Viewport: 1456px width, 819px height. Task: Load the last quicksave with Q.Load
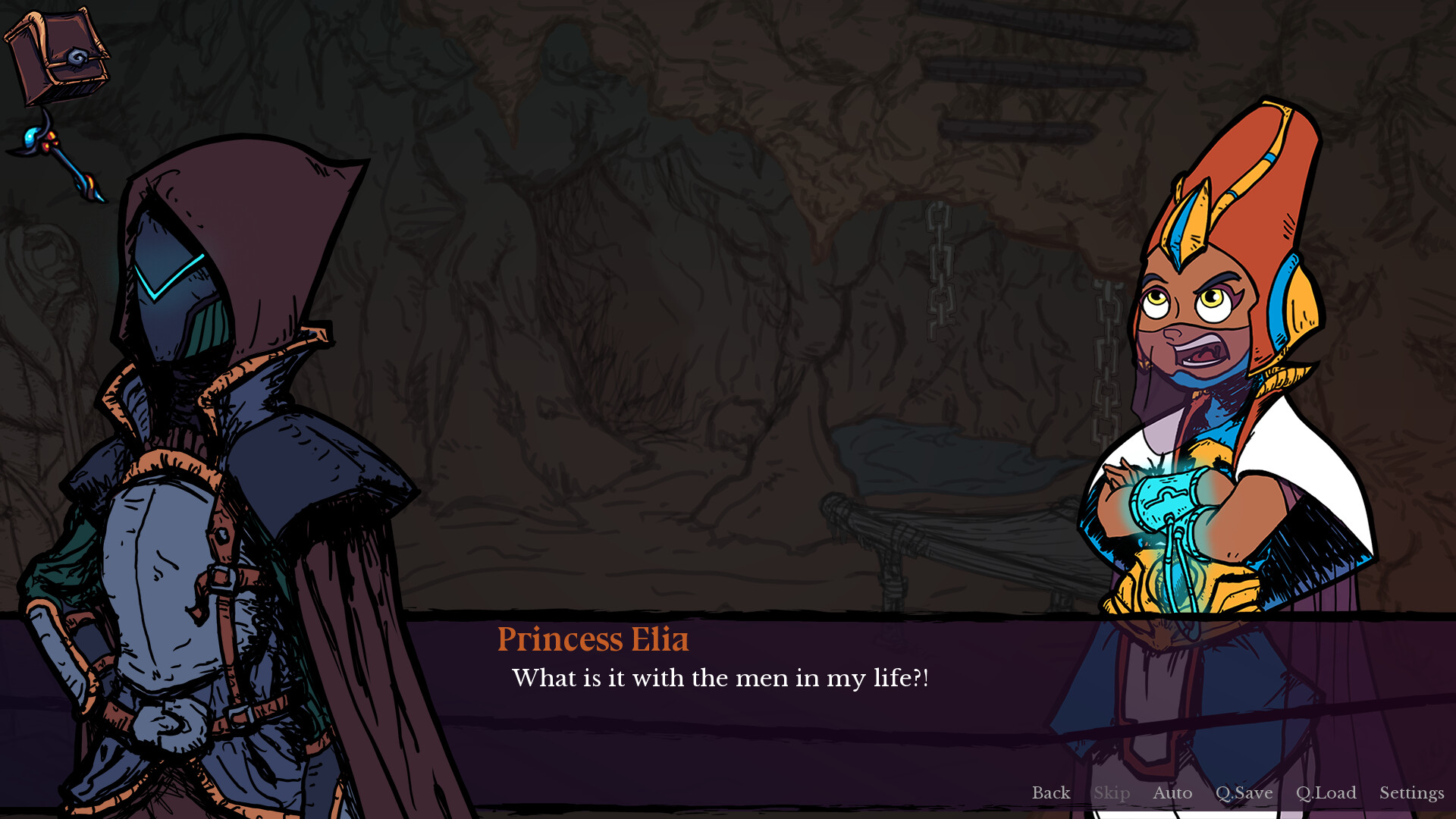pyautogui.click(x=1326, y=793)
